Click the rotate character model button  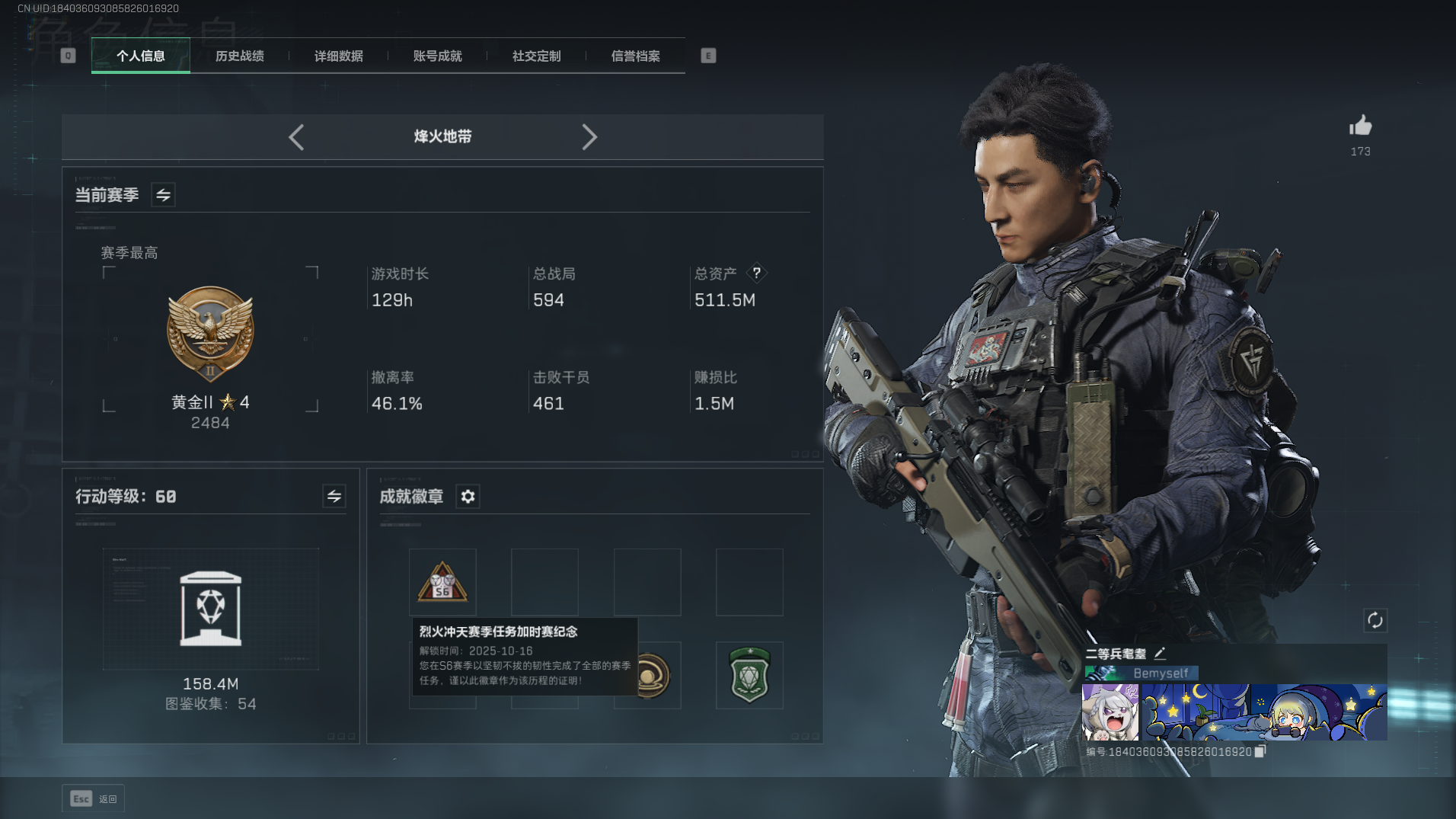1375,620
